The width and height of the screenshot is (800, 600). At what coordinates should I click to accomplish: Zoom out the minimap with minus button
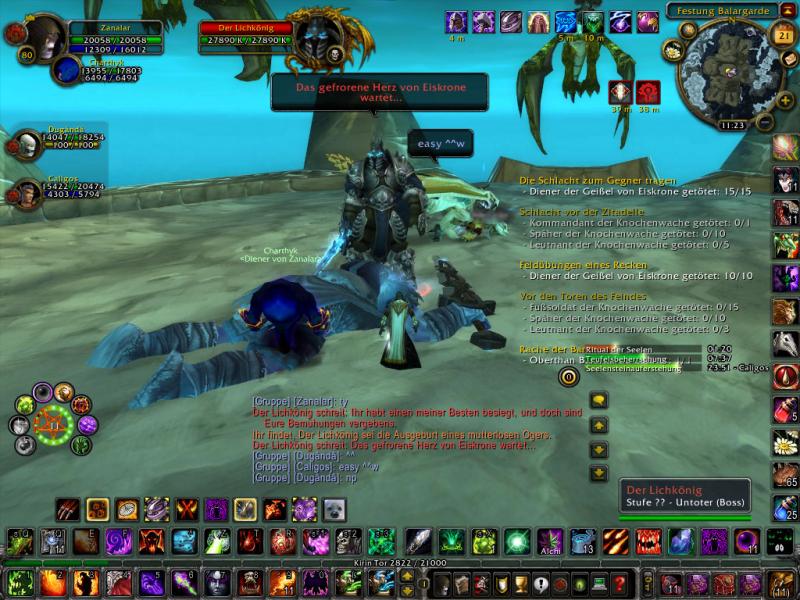762,123
